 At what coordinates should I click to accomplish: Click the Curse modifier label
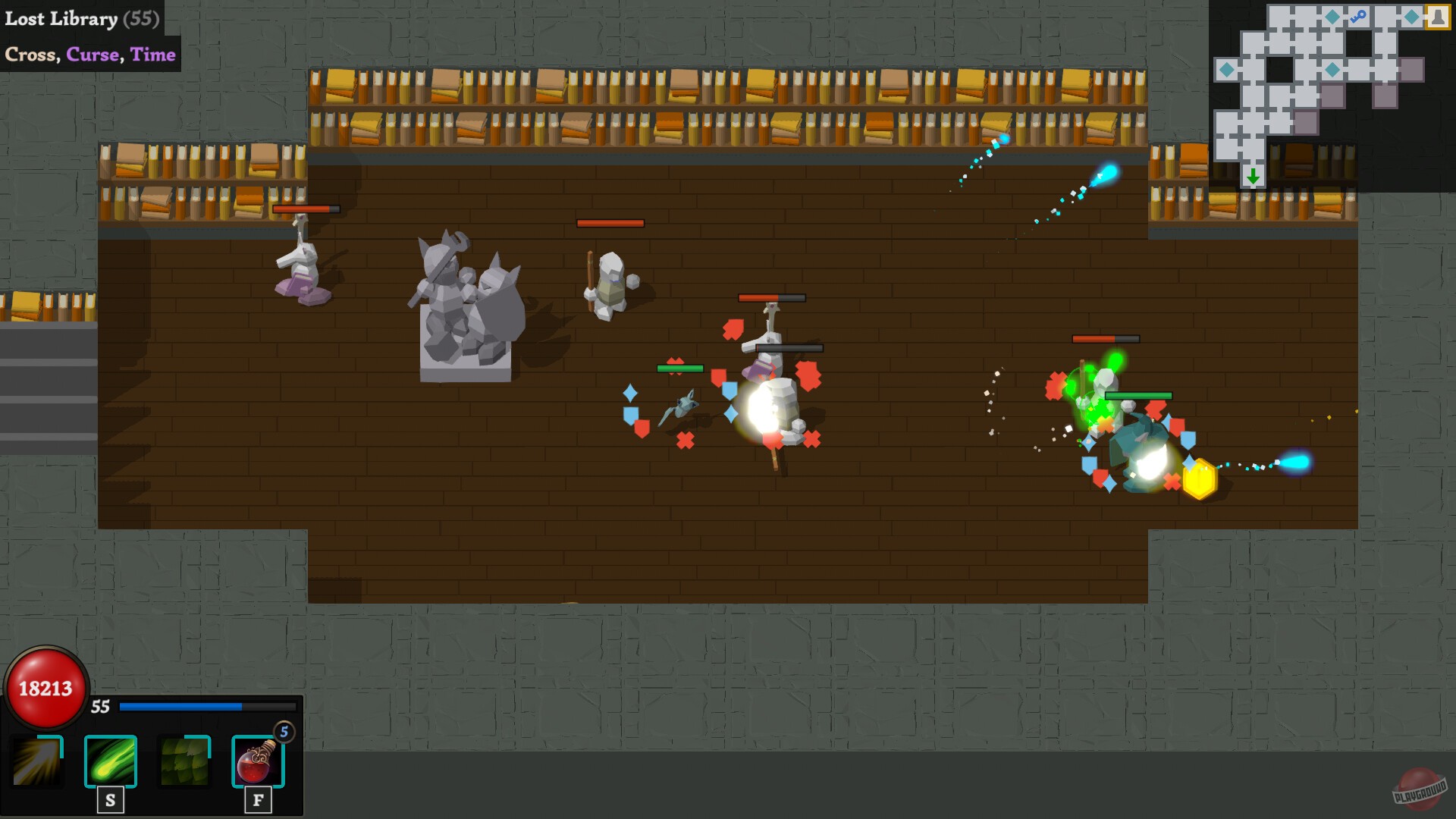click(x=93, y=54)
